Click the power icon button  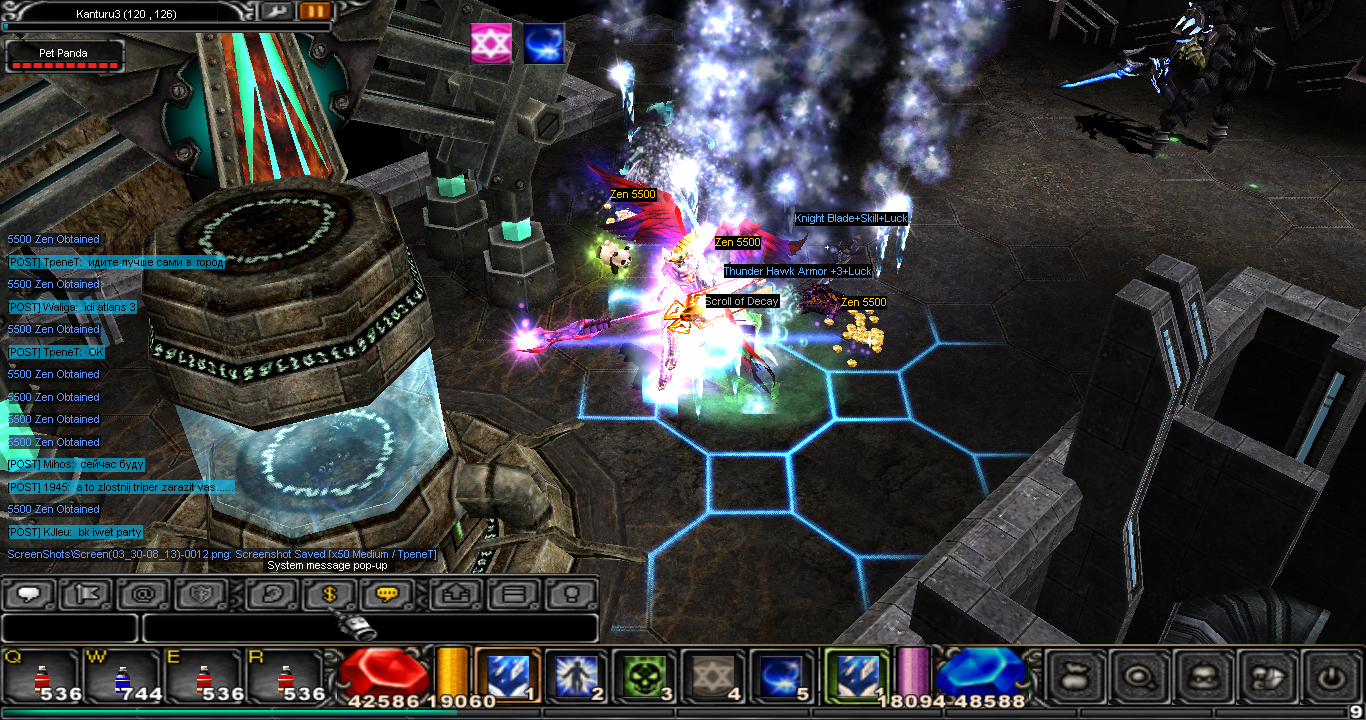[x=1329, y=677]
